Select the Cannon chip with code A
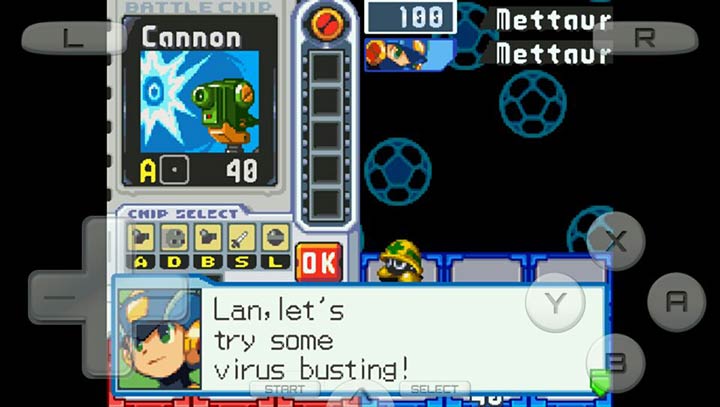720x407 pixels. pyautogui.click(x=142, y=238)
